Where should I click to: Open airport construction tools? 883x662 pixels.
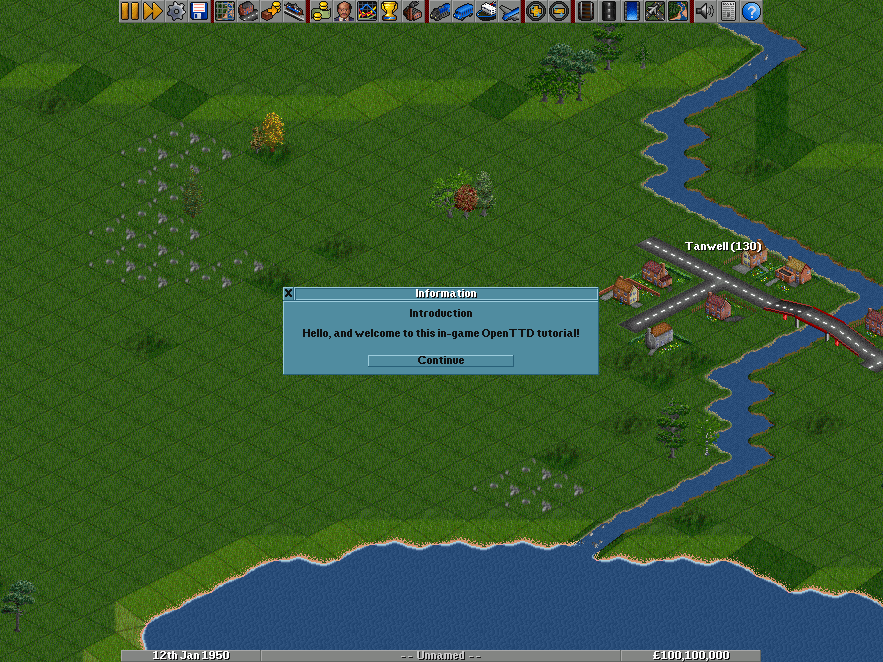(x=655, y=11)
